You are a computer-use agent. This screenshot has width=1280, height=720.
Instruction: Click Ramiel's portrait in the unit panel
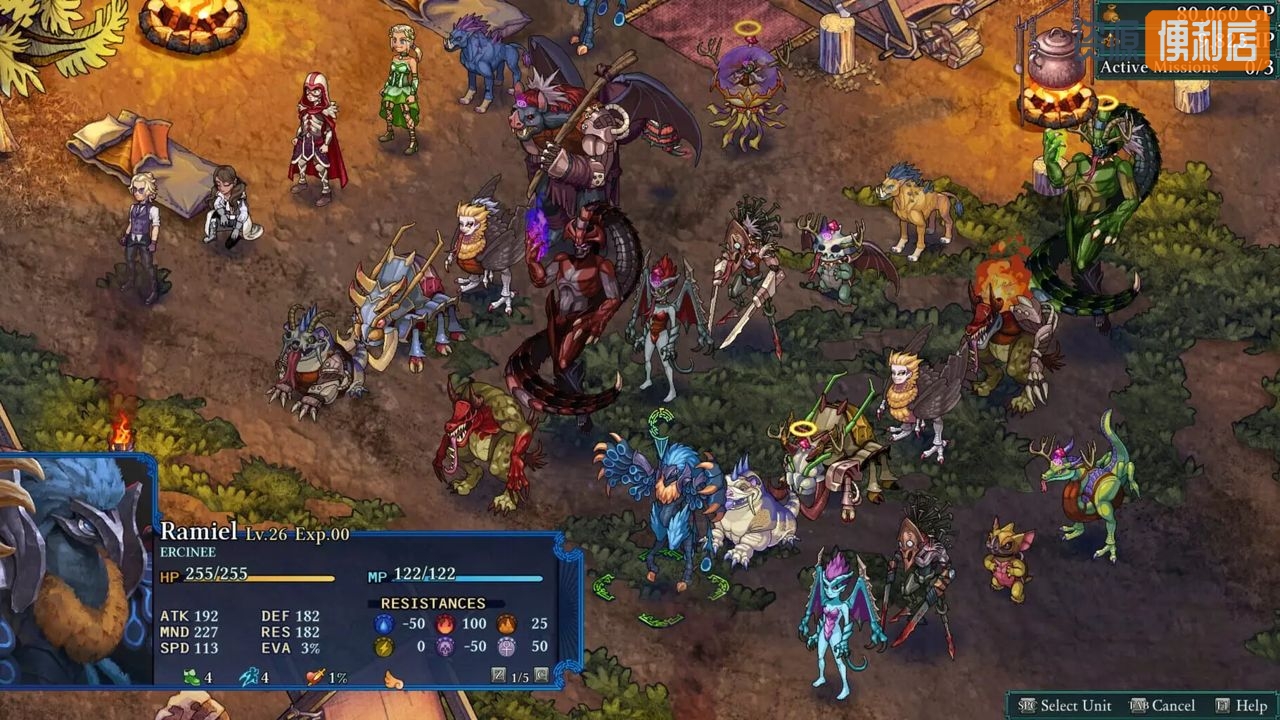75,570
